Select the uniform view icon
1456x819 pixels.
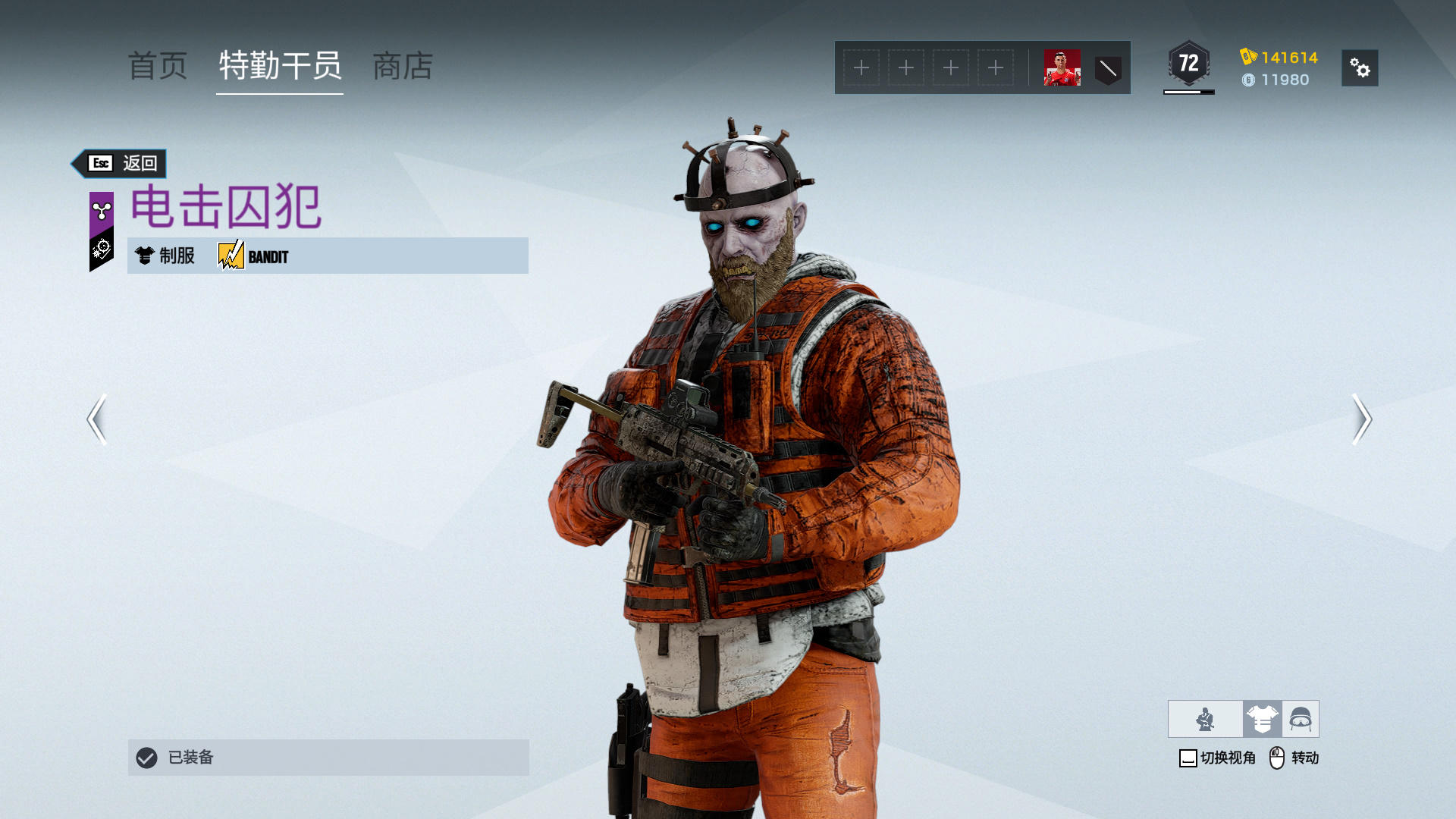[1262, 719]
